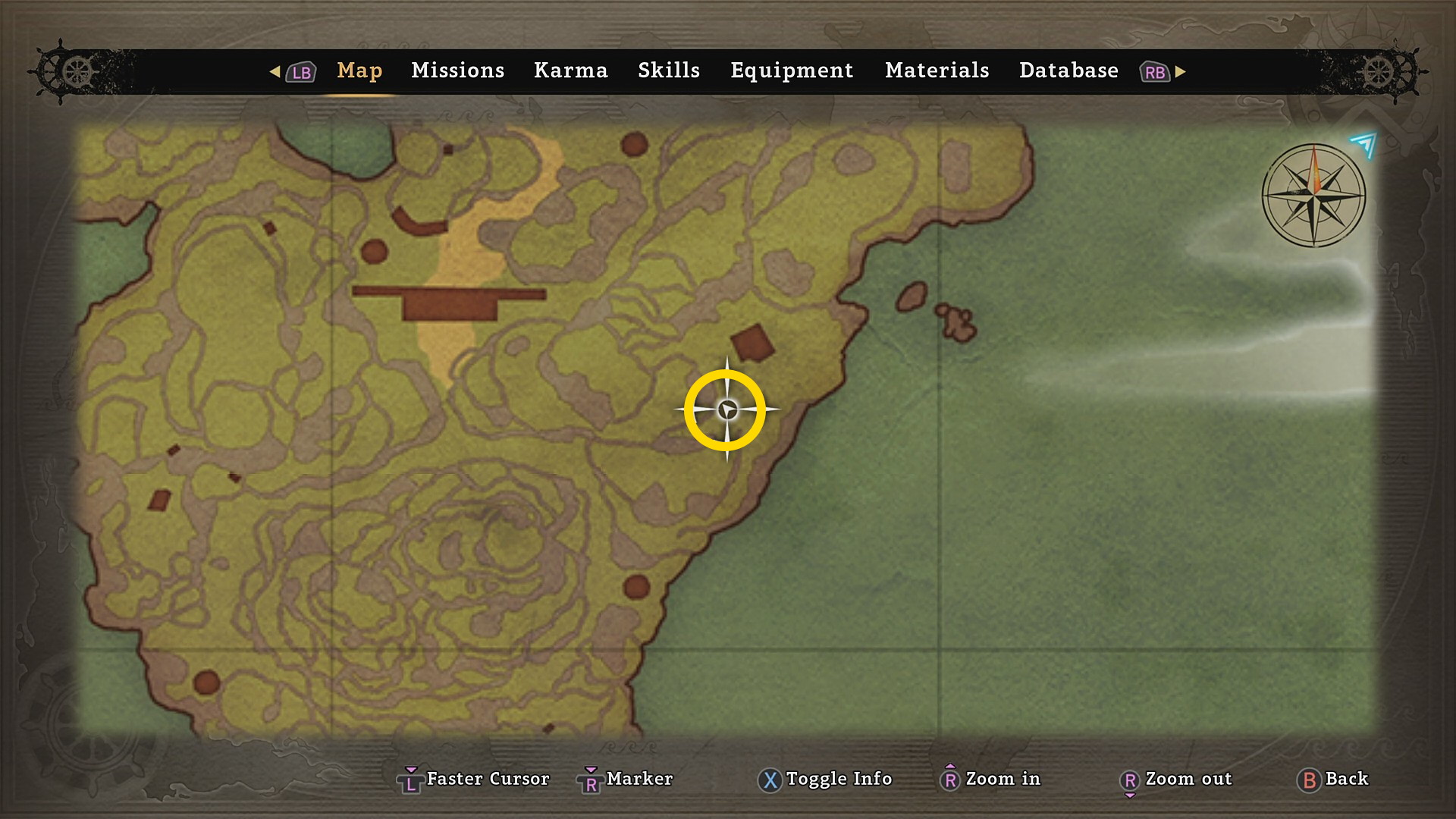
Task: Select the yellow-ringed player cursor on the map
Action: tap(726, 410)
